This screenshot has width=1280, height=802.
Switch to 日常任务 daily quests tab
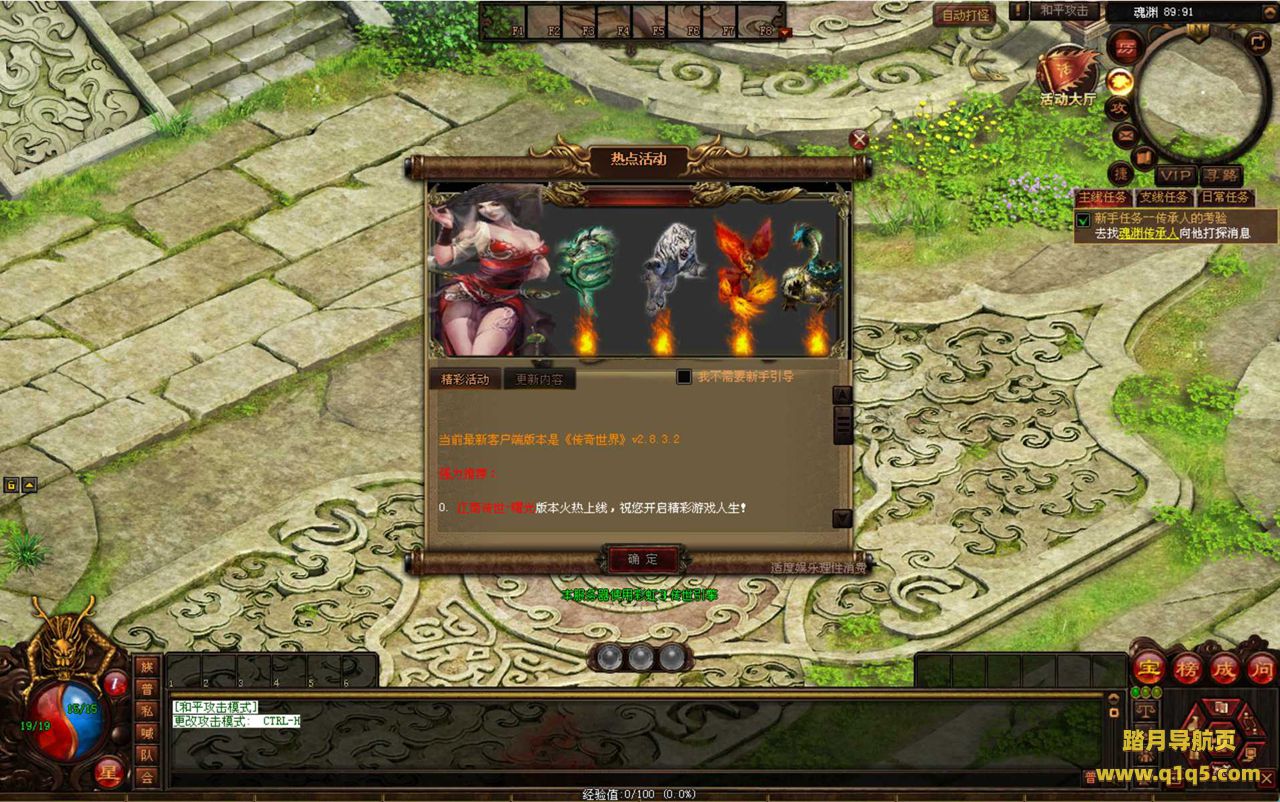(x=1225, y=198)
